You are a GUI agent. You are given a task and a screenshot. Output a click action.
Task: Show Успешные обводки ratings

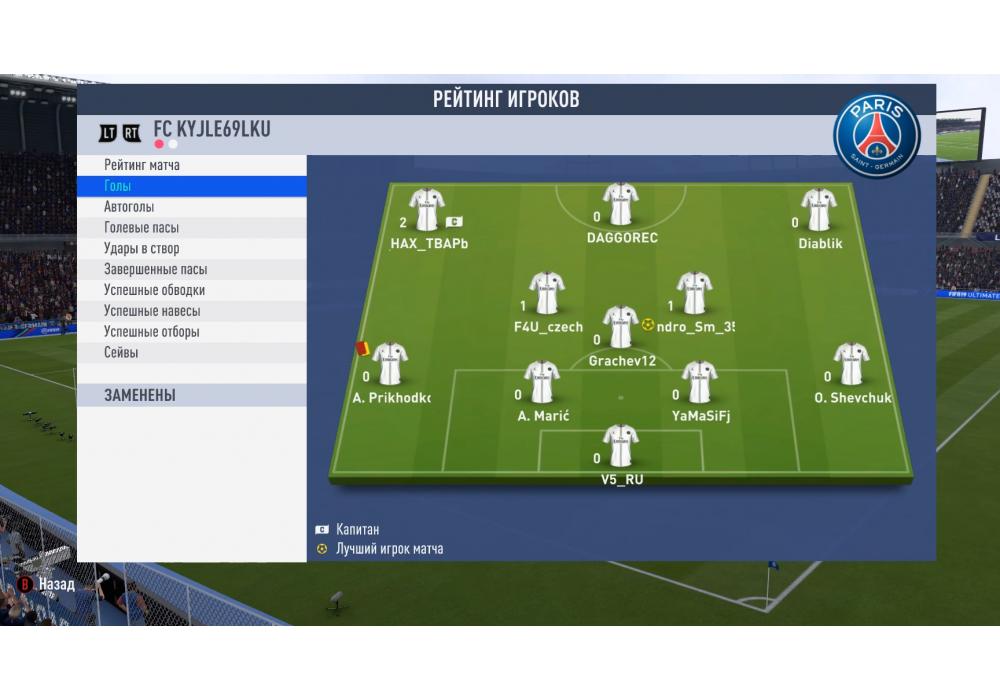(154, 291)
